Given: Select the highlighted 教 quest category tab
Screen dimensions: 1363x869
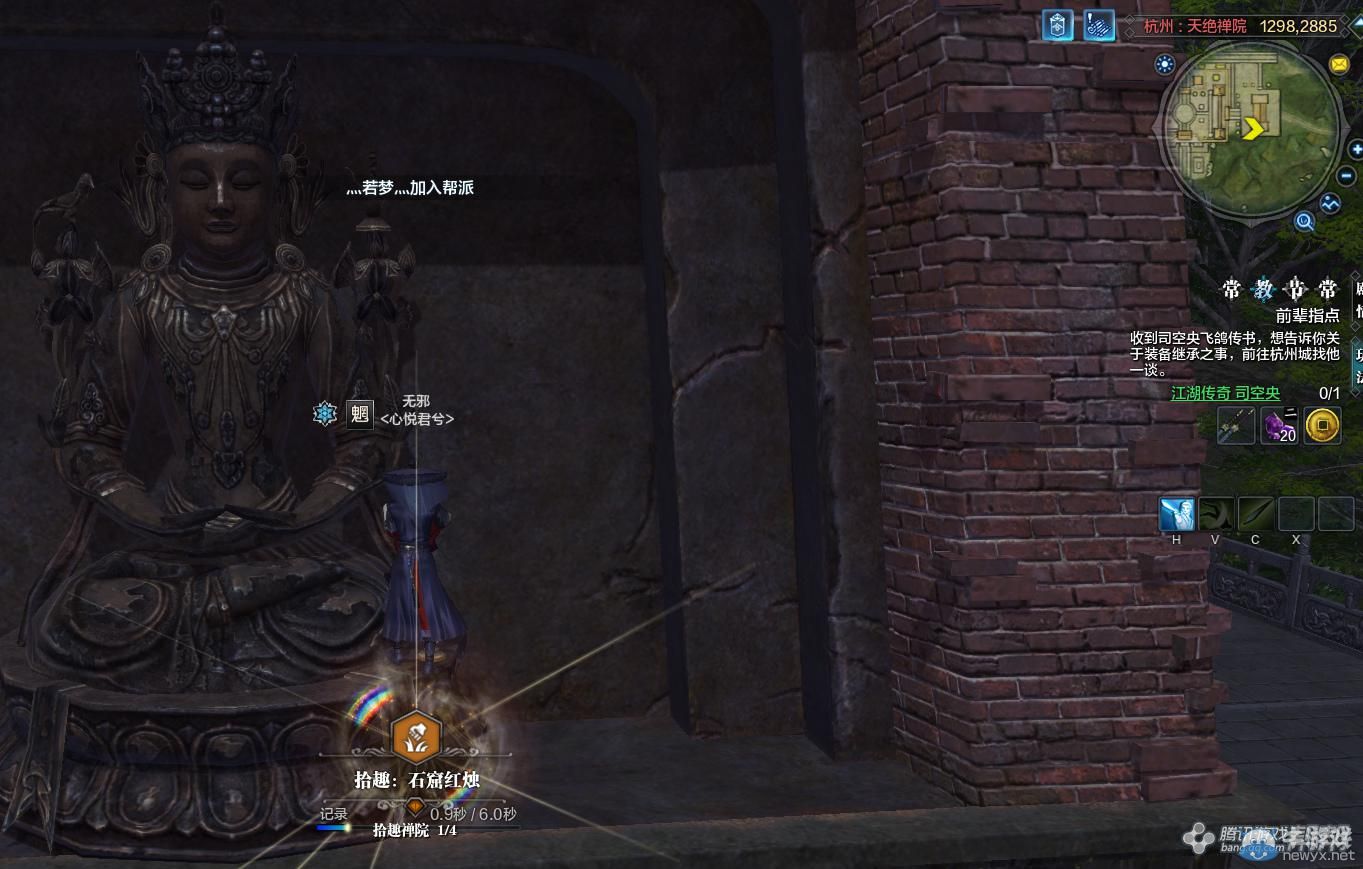Looking at the screenshot, I should click(x=1263, y=290).
